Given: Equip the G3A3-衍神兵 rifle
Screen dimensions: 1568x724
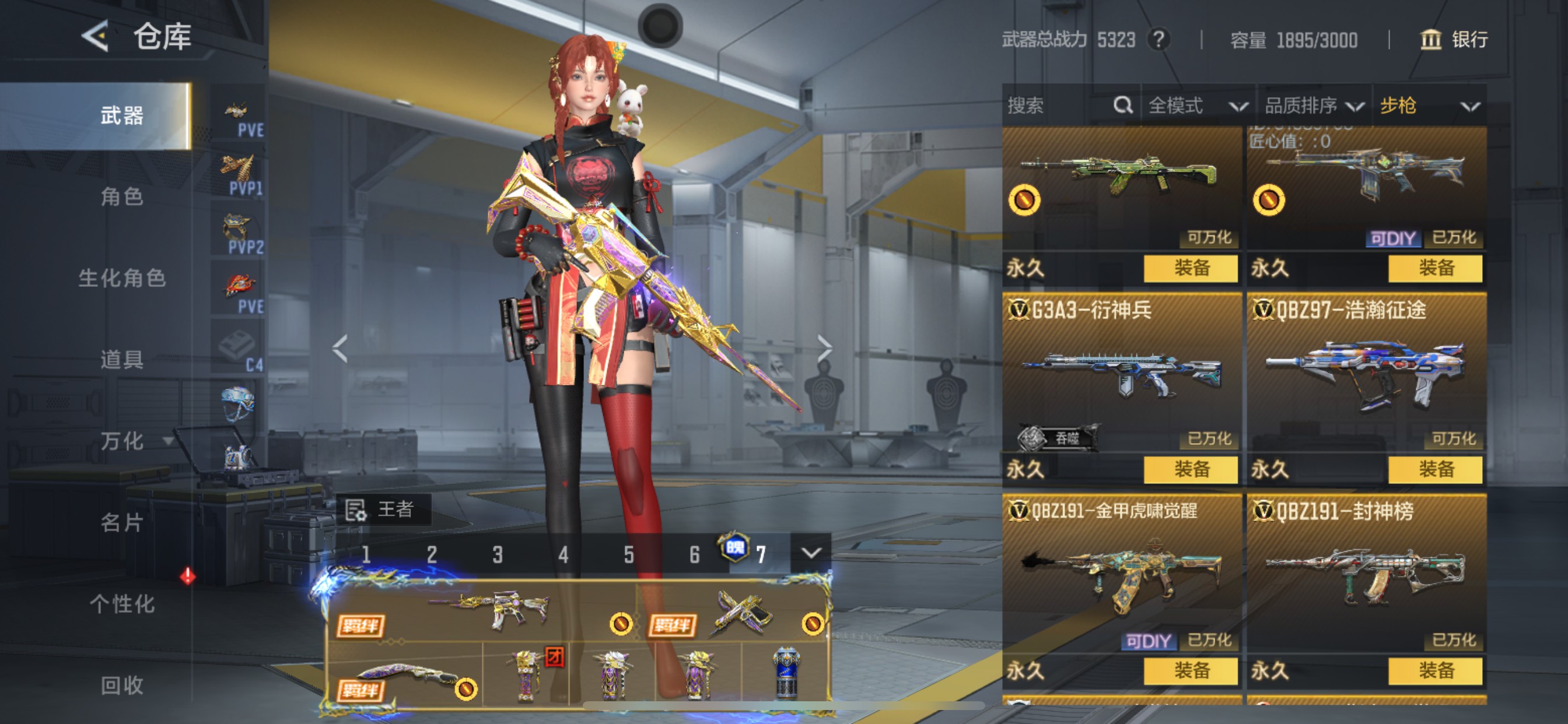Looking at the screenshot, I should click(1191, 469).
